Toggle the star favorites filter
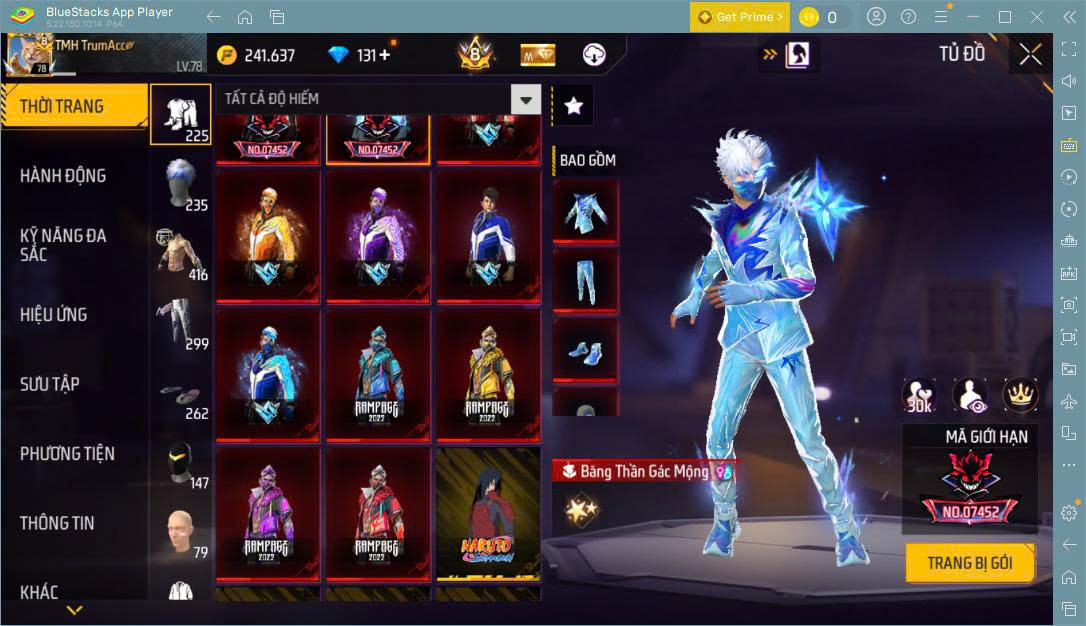 pyautogui.click(x=573, y=106)
